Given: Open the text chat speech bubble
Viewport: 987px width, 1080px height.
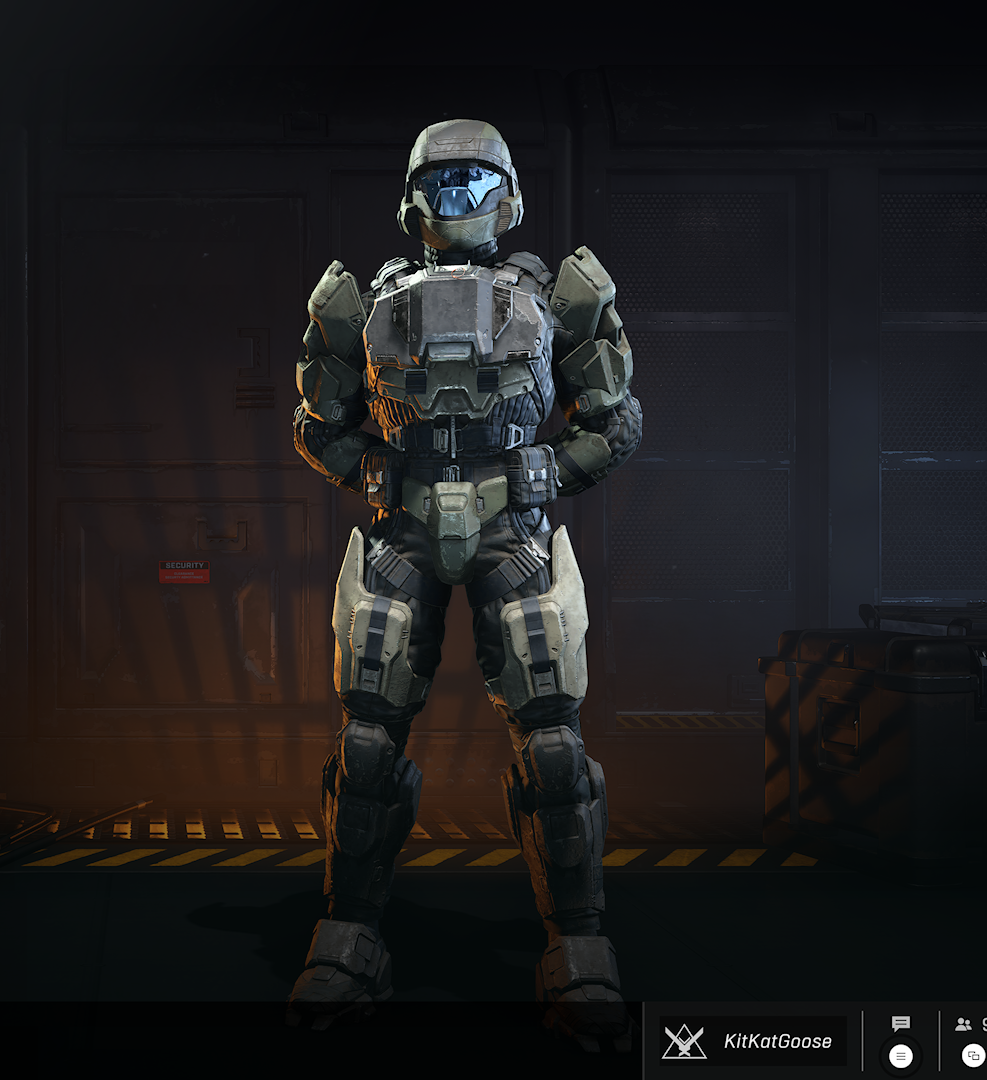Looking at the screenshot, I should pos(901,1024).
